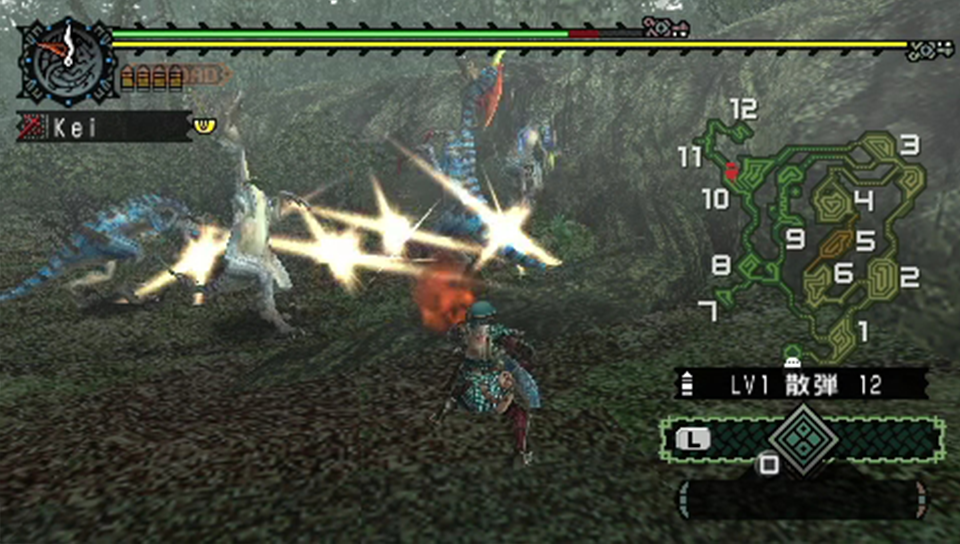Select the LV1 散弾 ammo selector

[800, 384]
